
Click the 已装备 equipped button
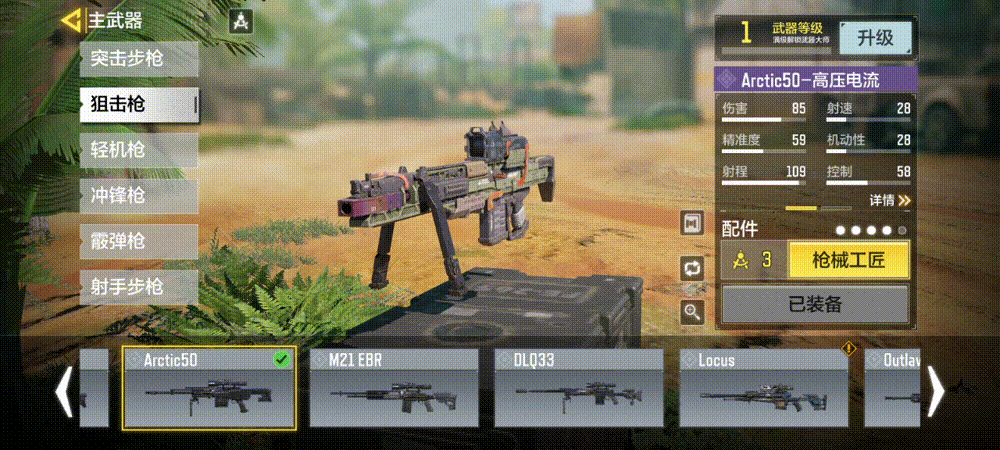[815, 304]
